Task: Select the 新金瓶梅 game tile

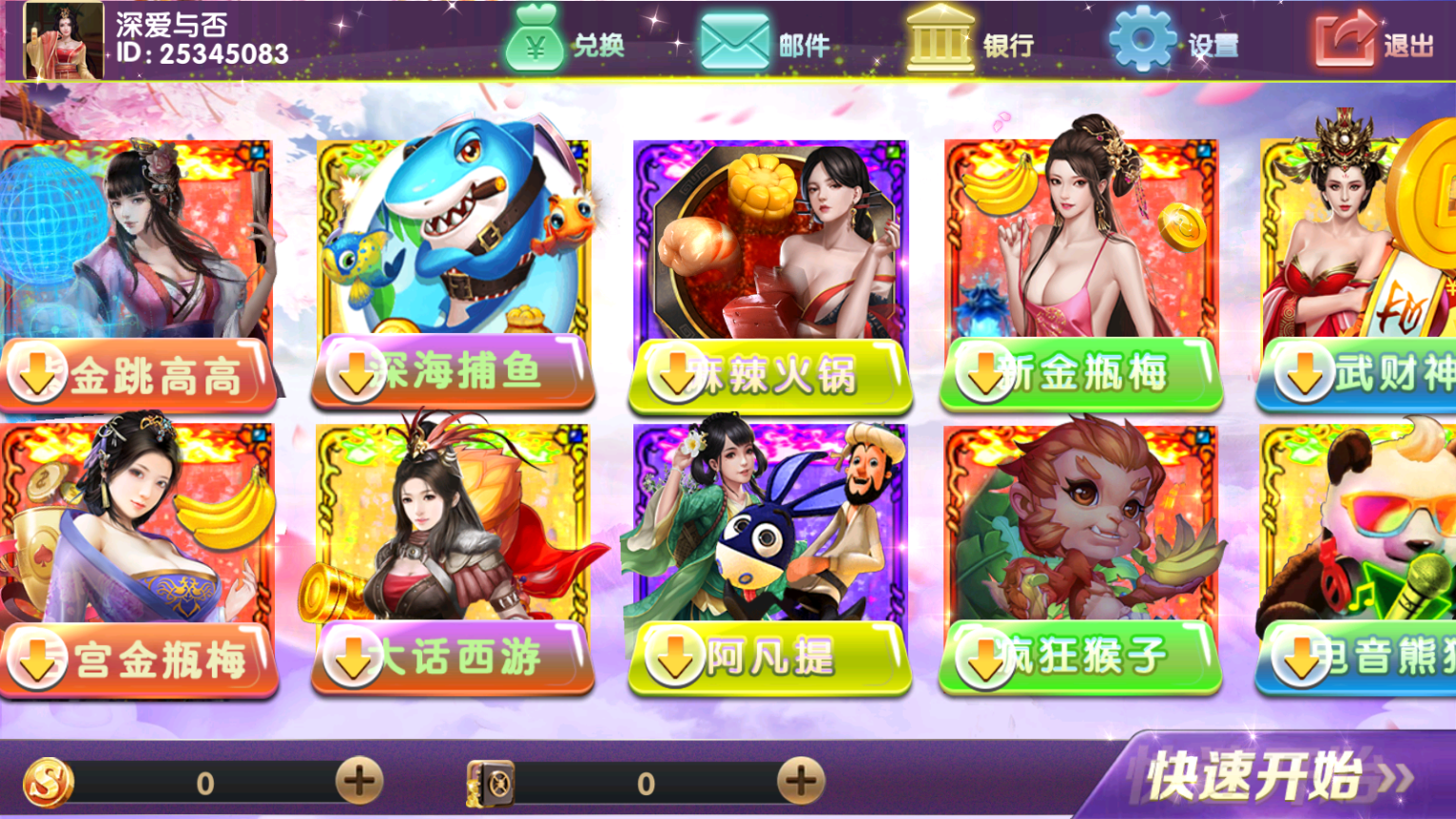Action: [x=1081, y=276]
